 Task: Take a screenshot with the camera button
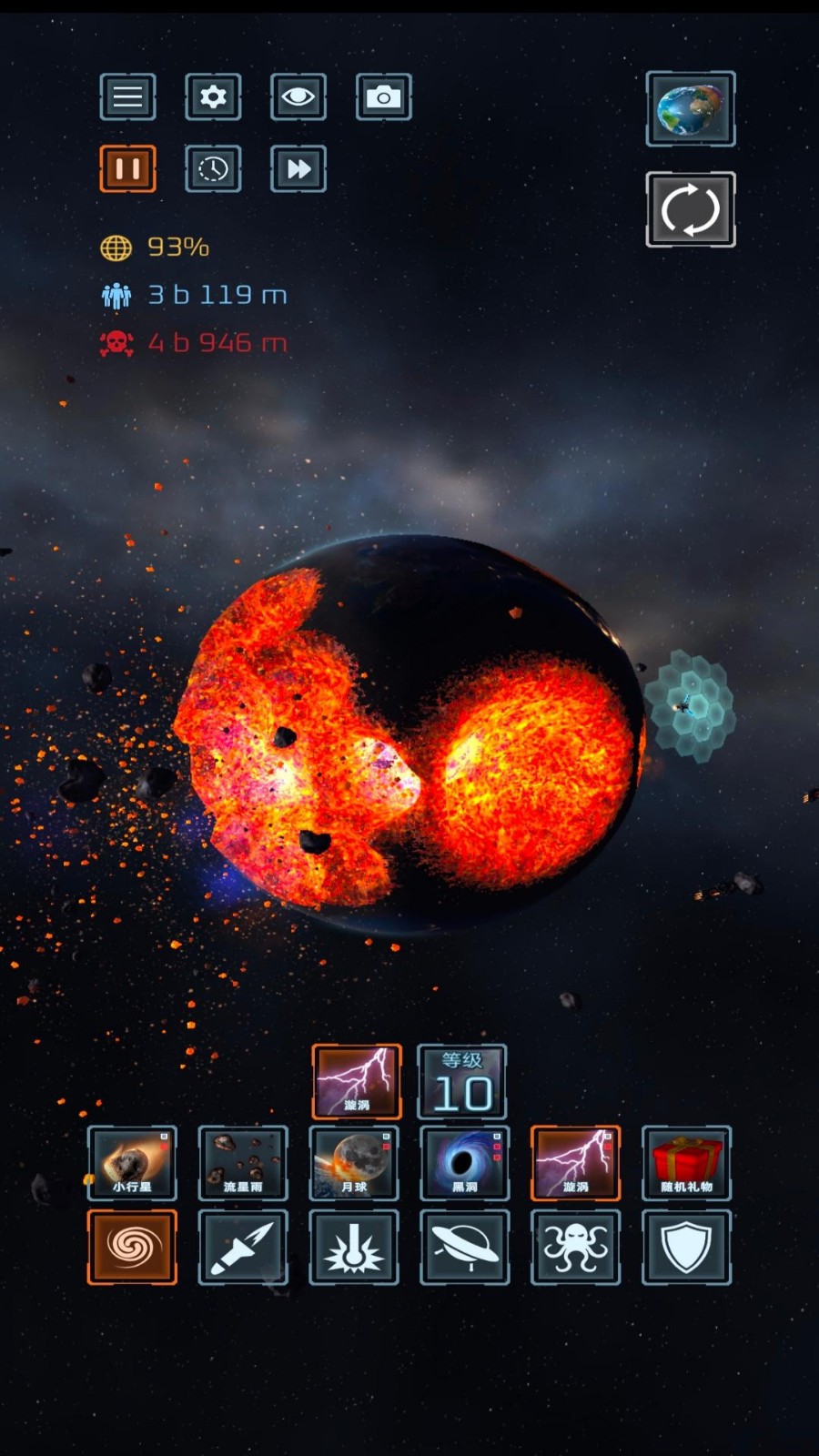pyautogui.click(x=383, y=96)
